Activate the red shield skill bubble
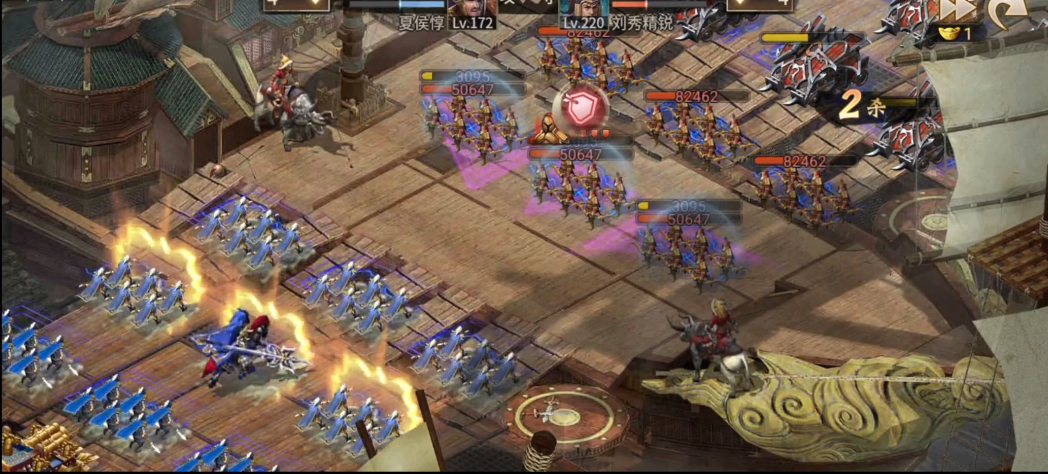 pos(578,107)
